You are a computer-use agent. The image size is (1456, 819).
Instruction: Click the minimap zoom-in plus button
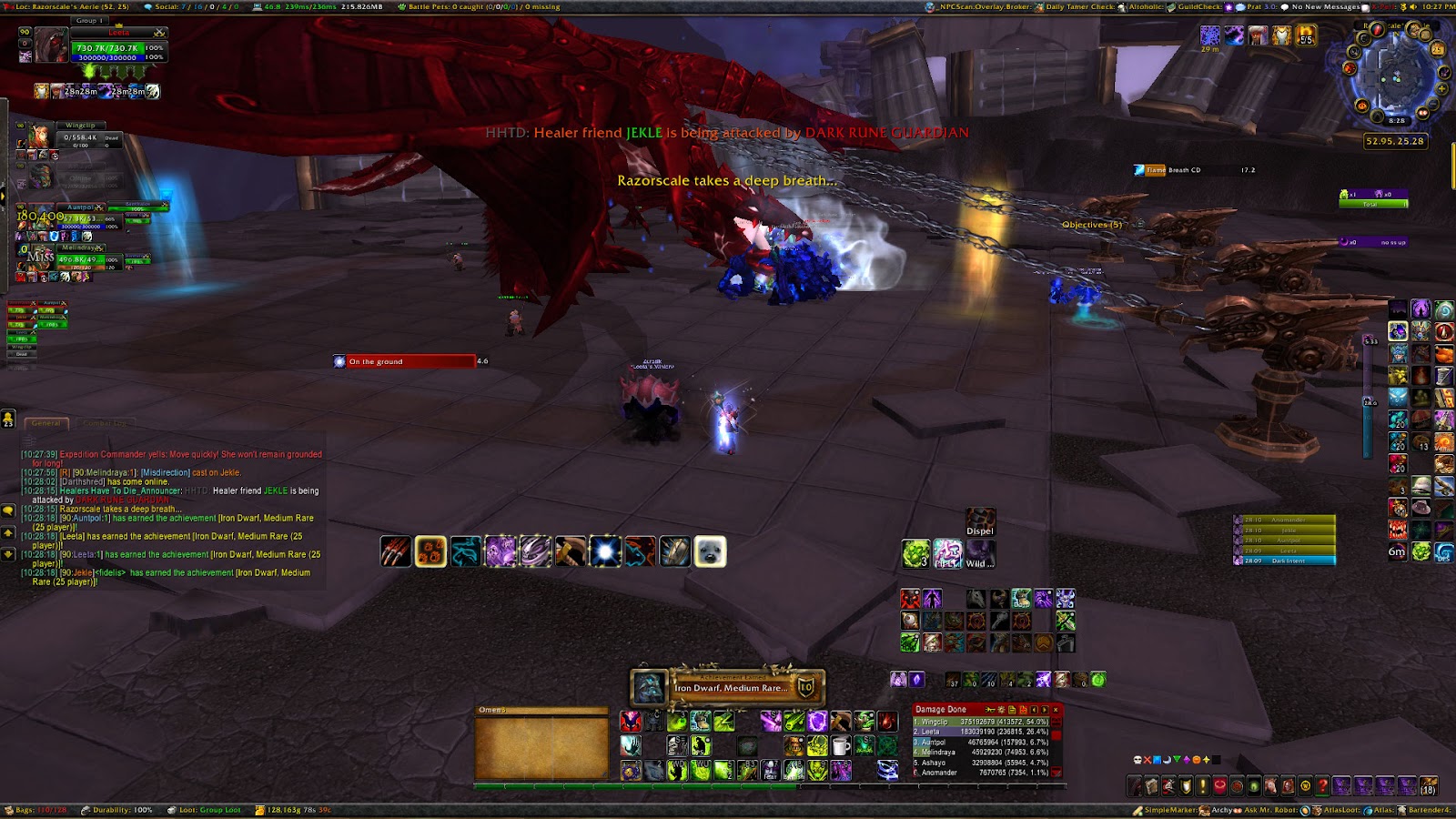pyautogui.click(x=1443, y=89)
